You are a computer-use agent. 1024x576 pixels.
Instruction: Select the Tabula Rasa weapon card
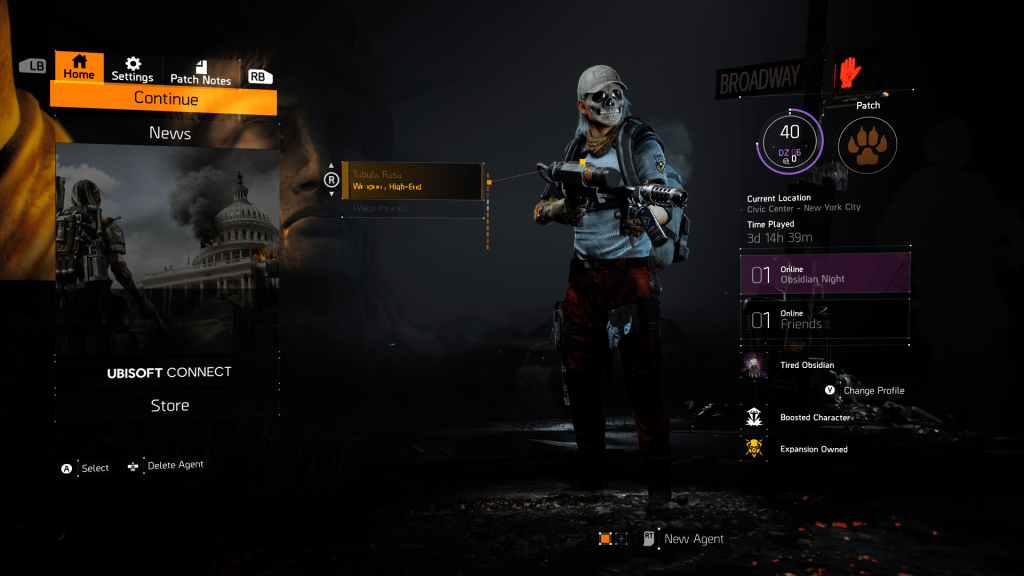[413, 180]
